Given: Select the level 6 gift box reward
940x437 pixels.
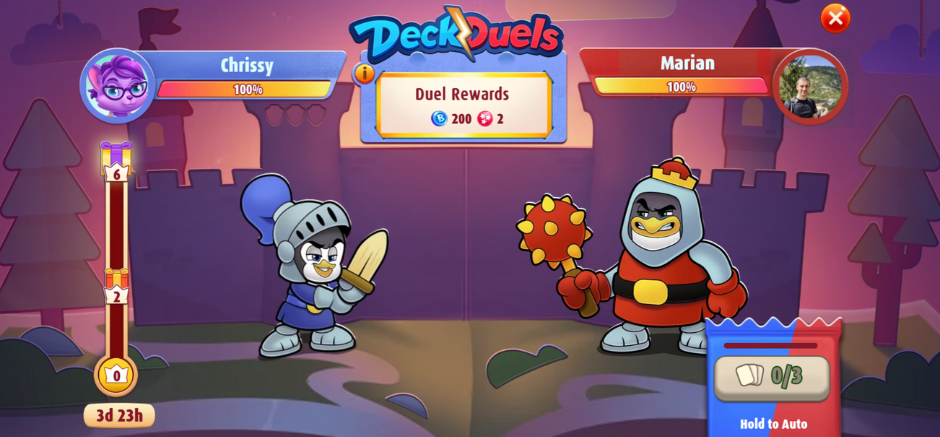Looking at the screenshot, I should (x=116, y=161).
